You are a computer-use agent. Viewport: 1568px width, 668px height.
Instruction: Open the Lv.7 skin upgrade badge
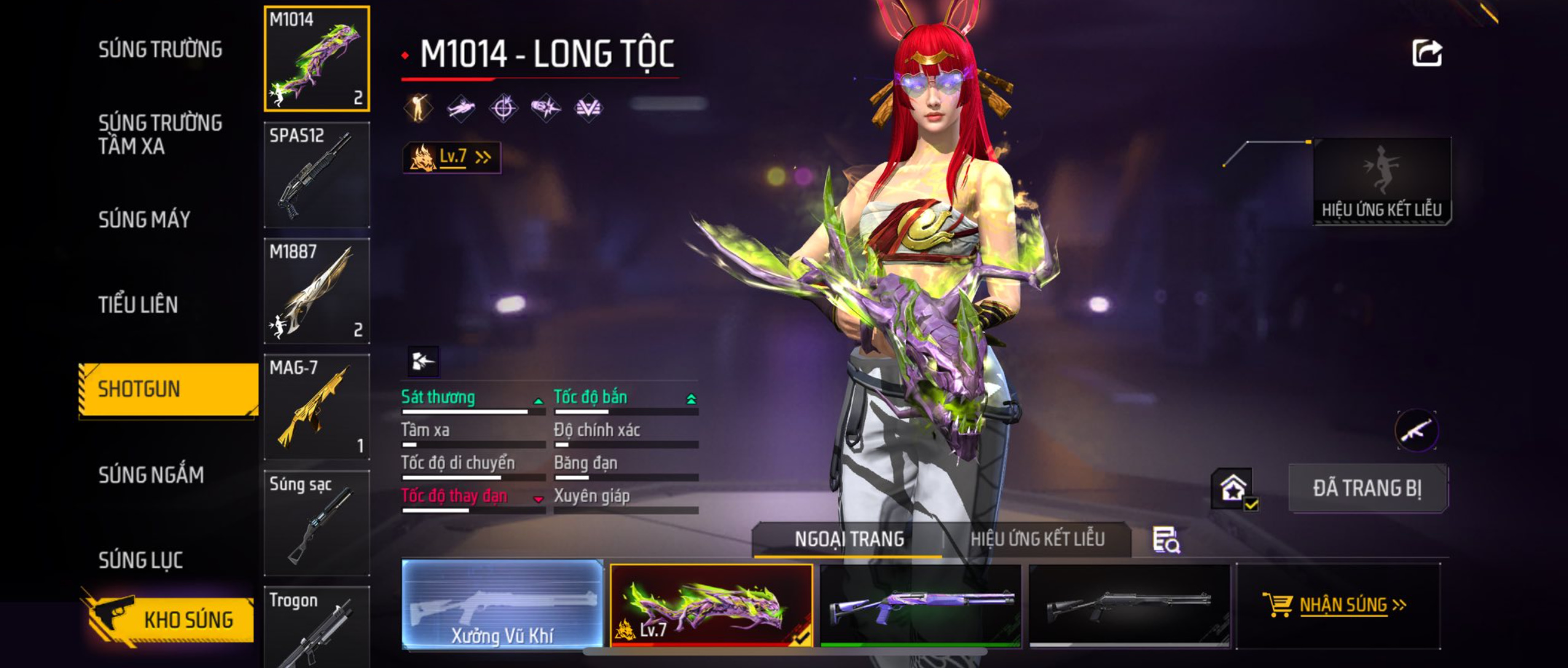(452, 157)
